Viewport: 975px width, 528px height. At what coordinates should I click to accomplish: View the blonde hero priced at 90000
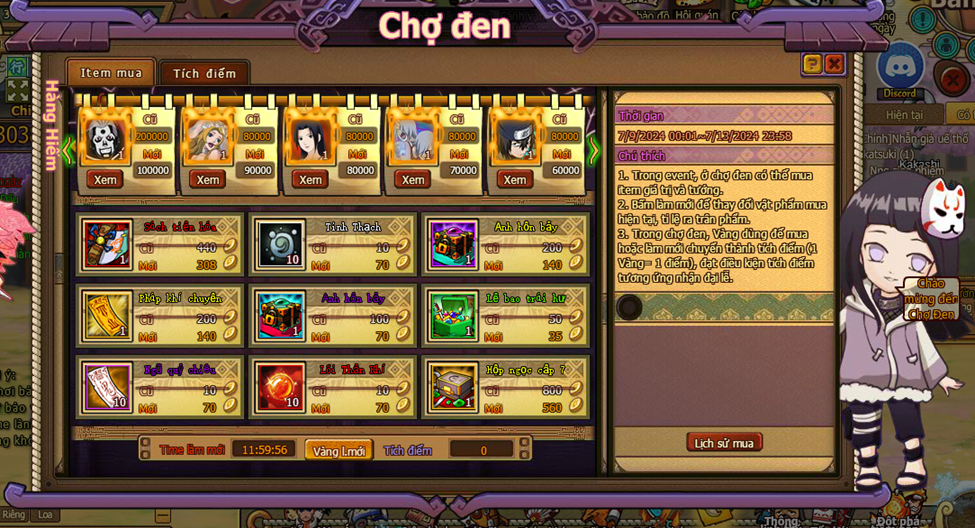[x=208, y=179]
